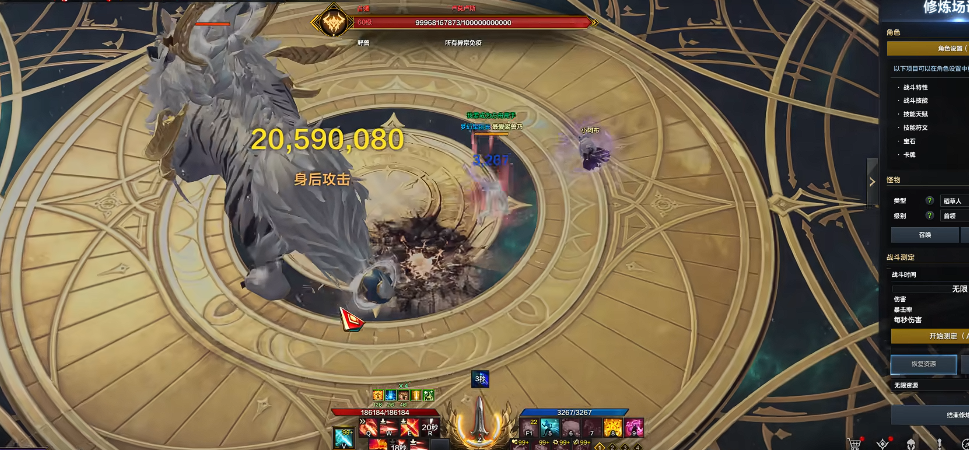Viewport: 969px width, 450px height.
Task: Use the golden item in slot 8
Action: [x=612, y=429]
